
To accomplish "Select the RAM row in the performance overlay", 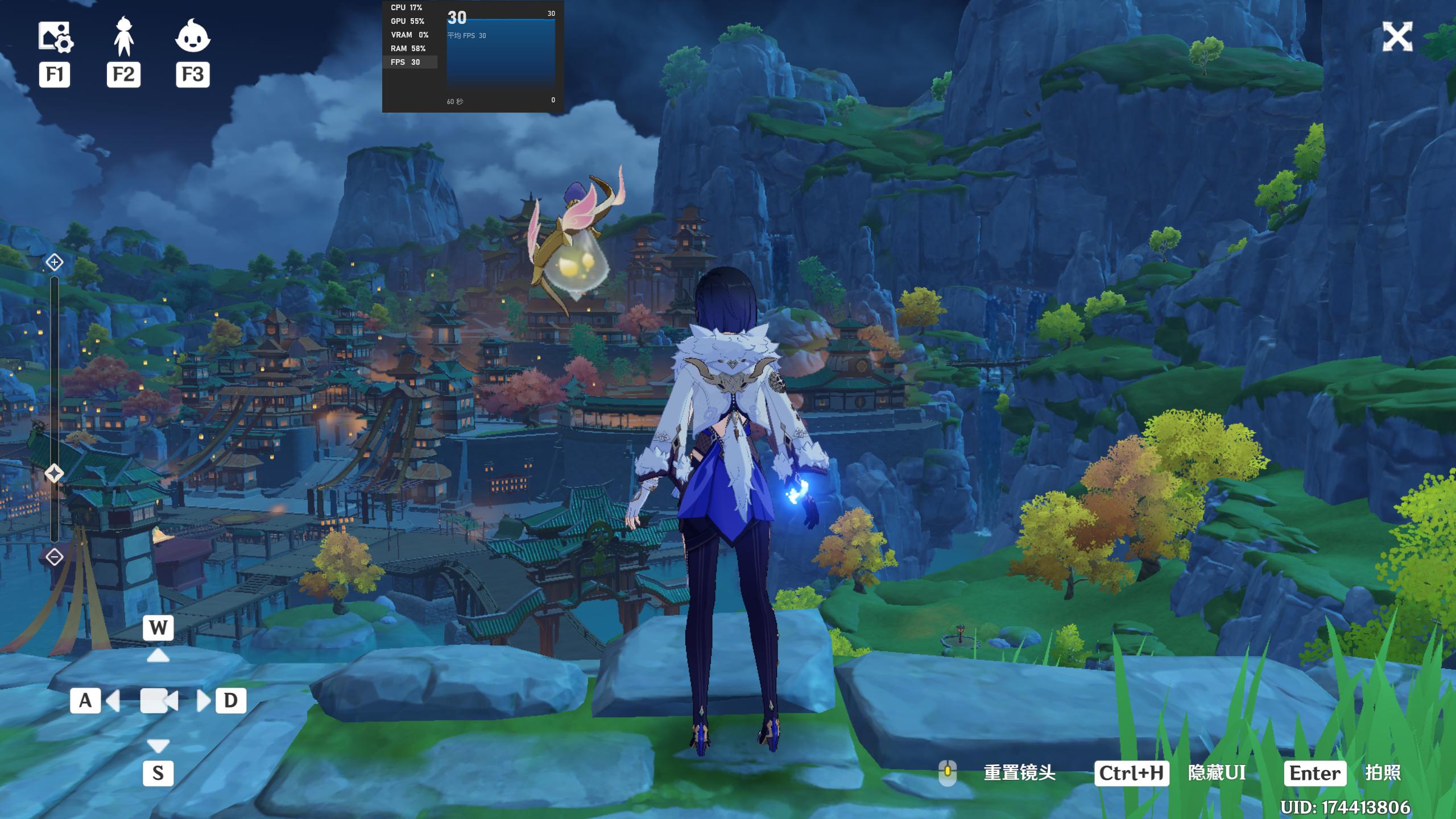I will click(408, 48).
